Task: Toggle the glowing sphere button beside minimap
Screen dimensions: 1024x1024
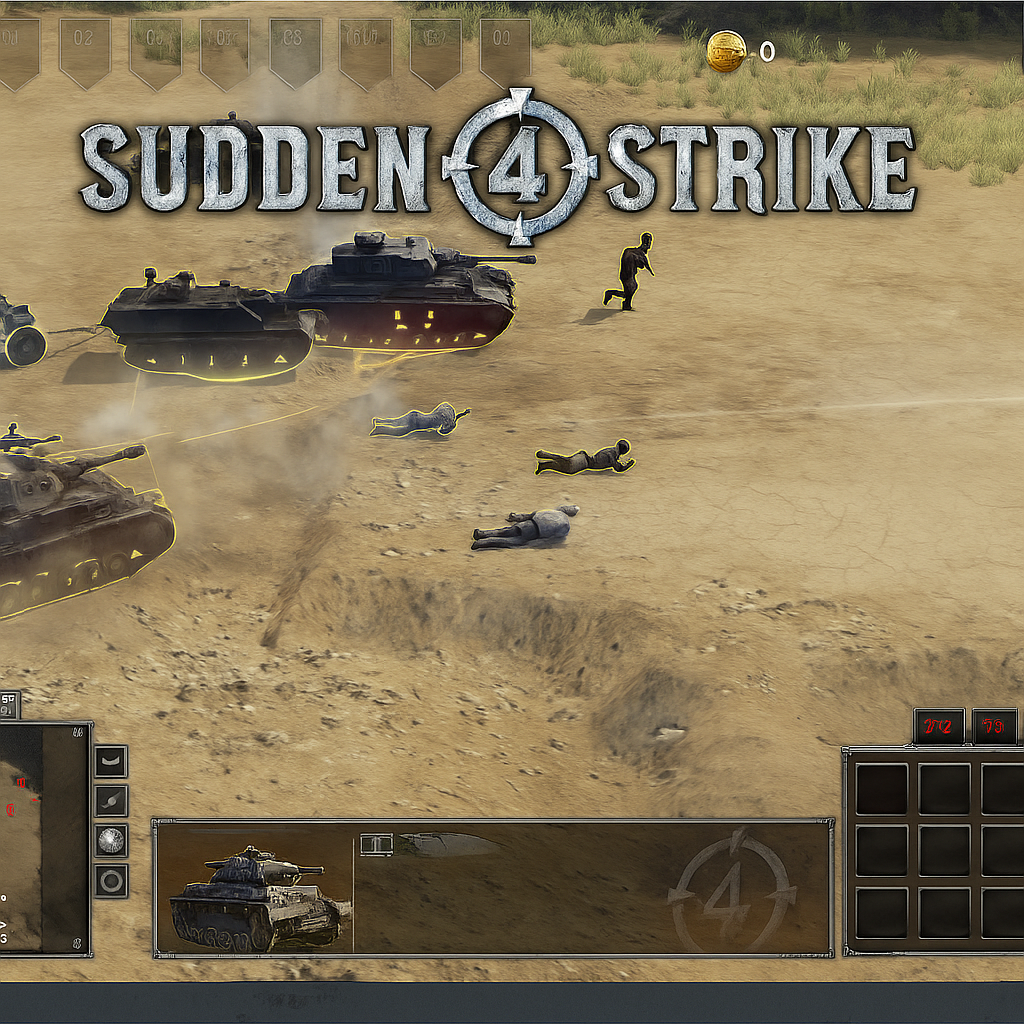Action: 111,841
